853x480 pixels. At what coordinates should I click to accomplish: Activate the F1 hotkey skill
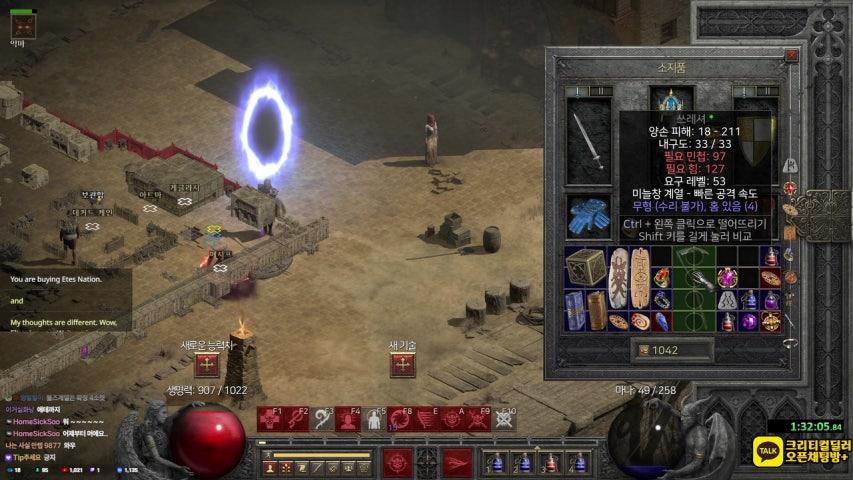pyautogui.click(x=270, y=420)
